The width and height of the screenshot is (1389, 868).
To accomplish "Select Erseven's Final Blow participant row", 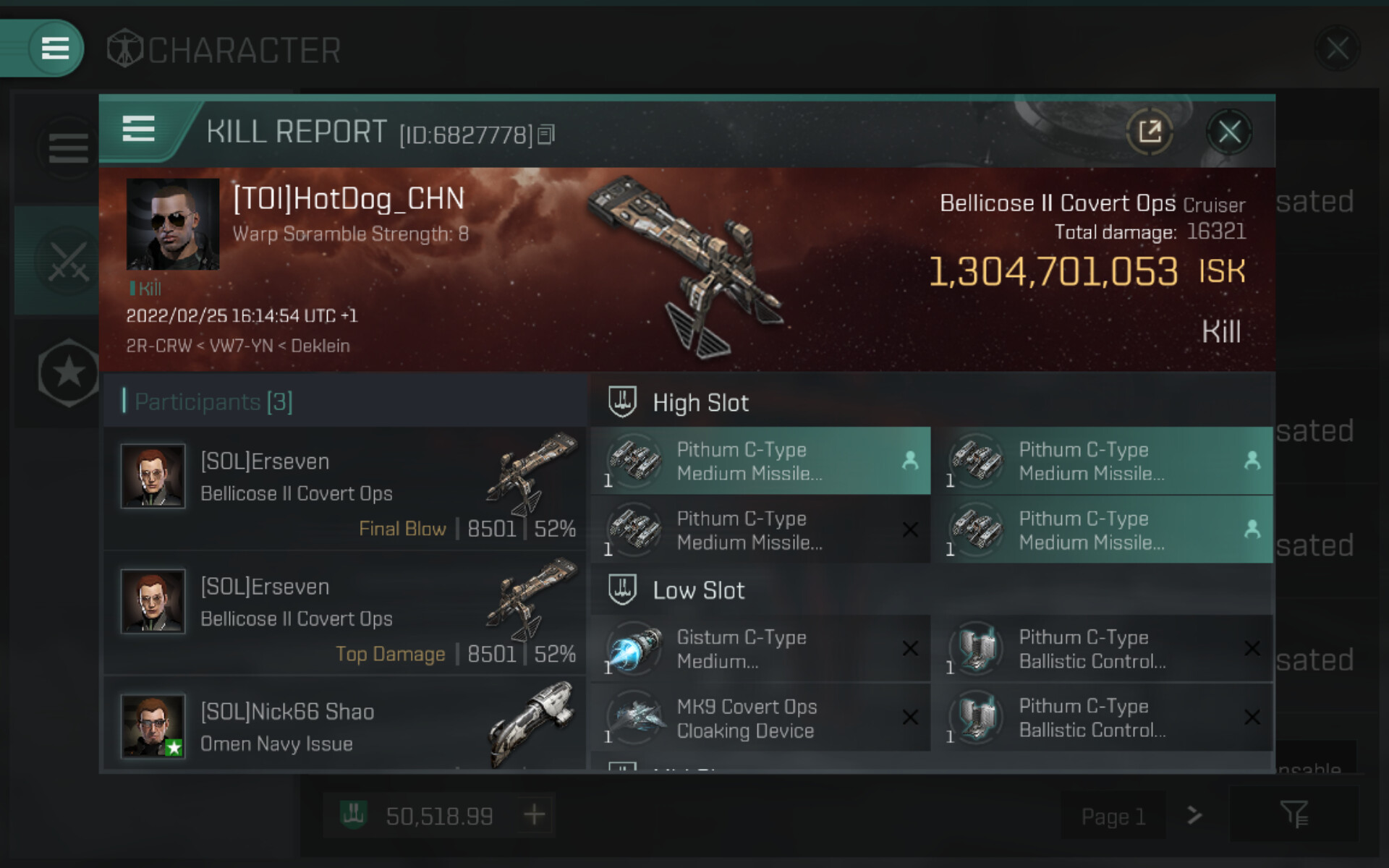I will point(345,489).
